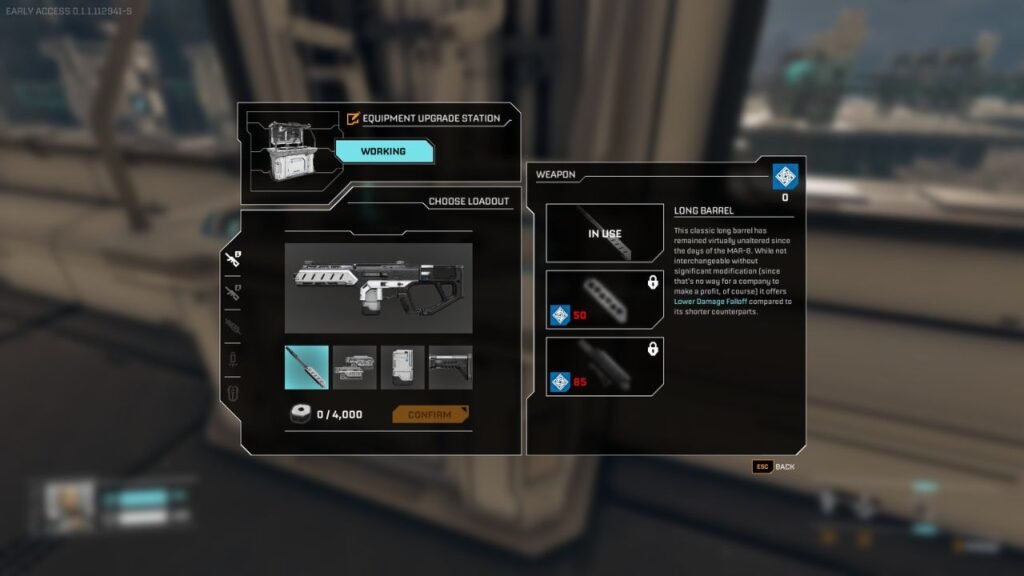Click the Back button
The height and width of the screenshot is (576, 1024).
[774, 466]
